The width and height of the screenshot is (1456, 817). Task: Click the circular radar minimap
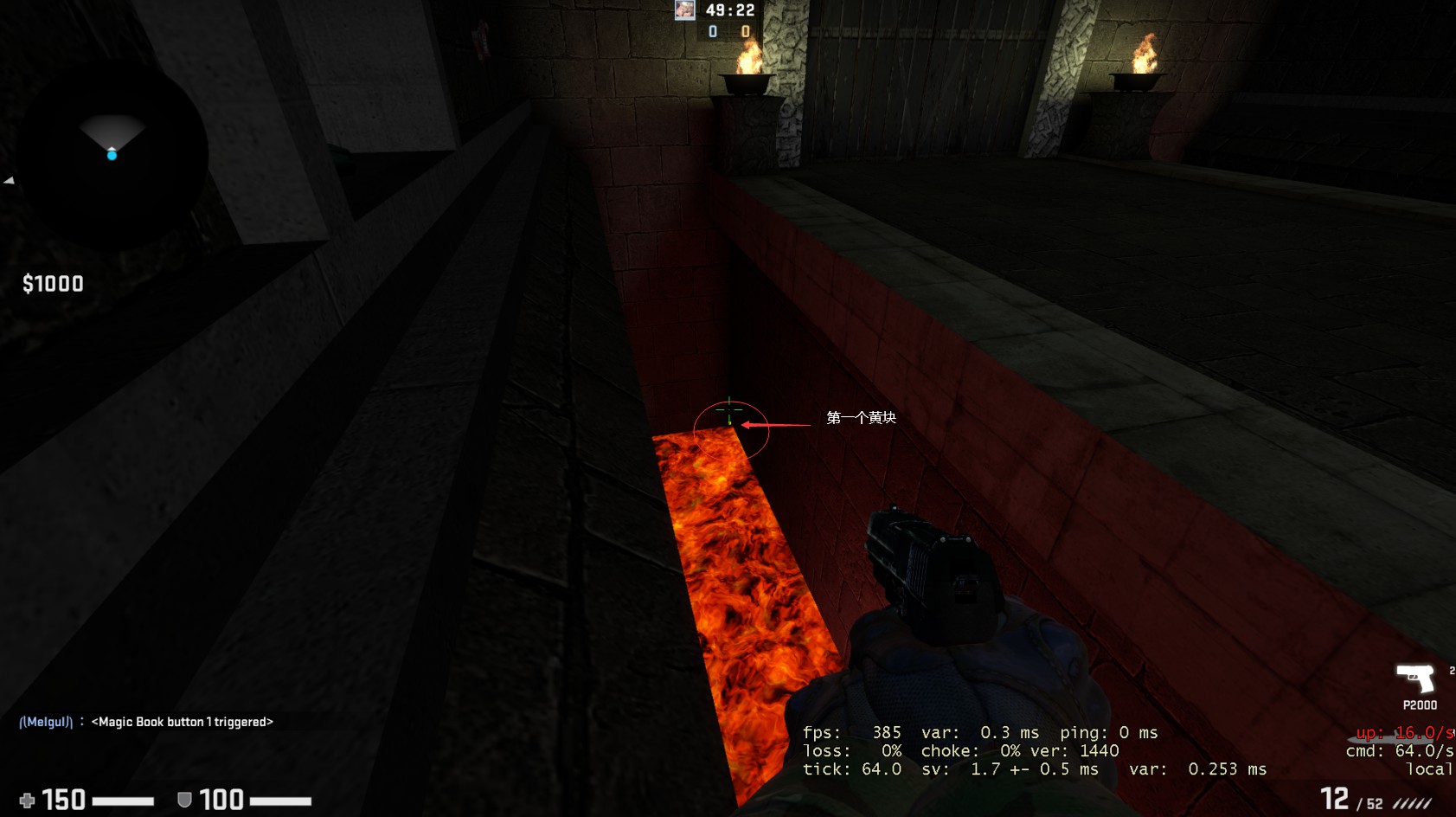tap(112, 154)
